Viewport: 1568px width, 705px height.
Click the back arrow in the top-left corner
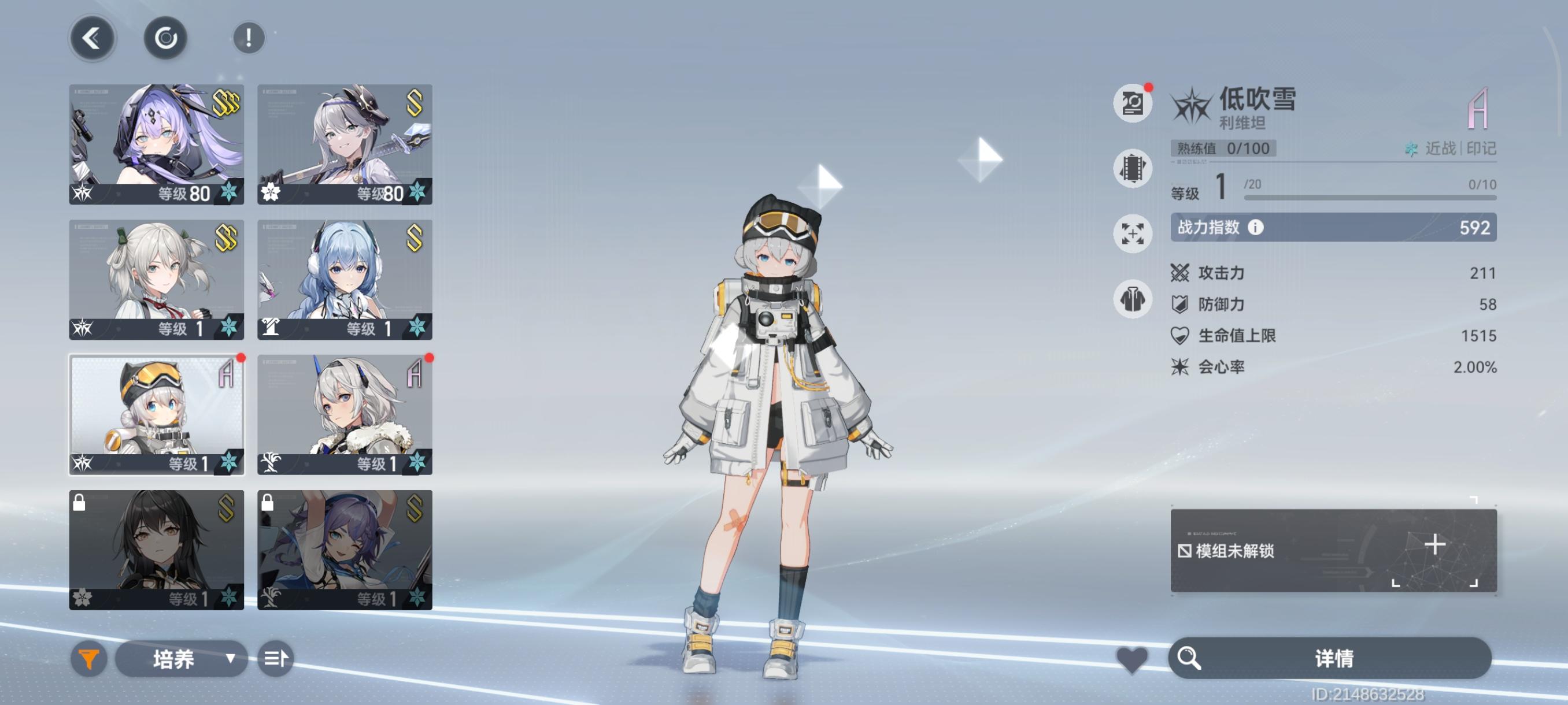pyautogui.click(x=91, y=38)
